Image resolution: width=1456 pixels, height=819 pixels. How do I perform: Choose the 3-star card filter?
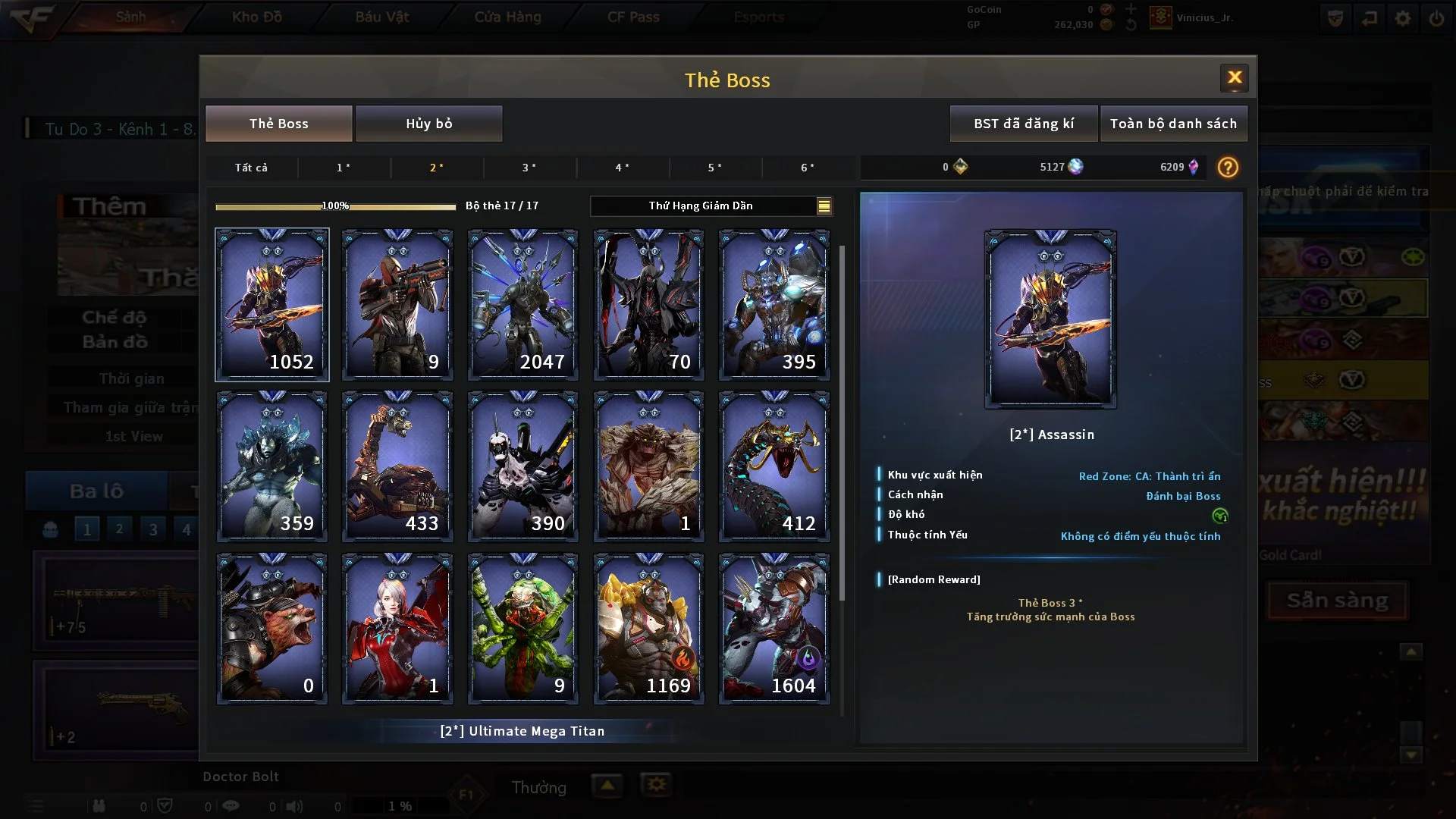pyautogui.click(x=529, y=168)
